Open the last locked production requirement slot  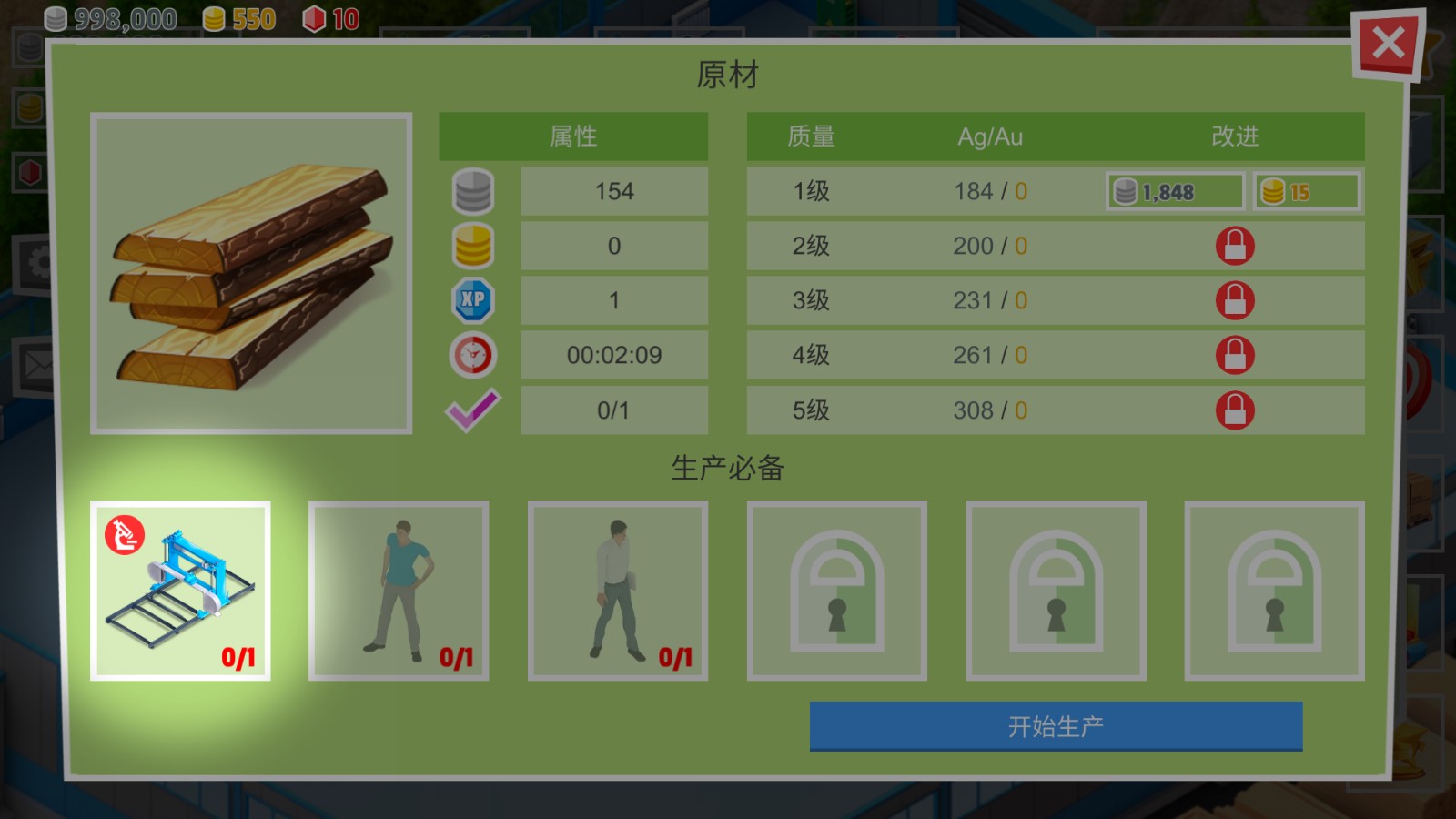(1273, 590)
